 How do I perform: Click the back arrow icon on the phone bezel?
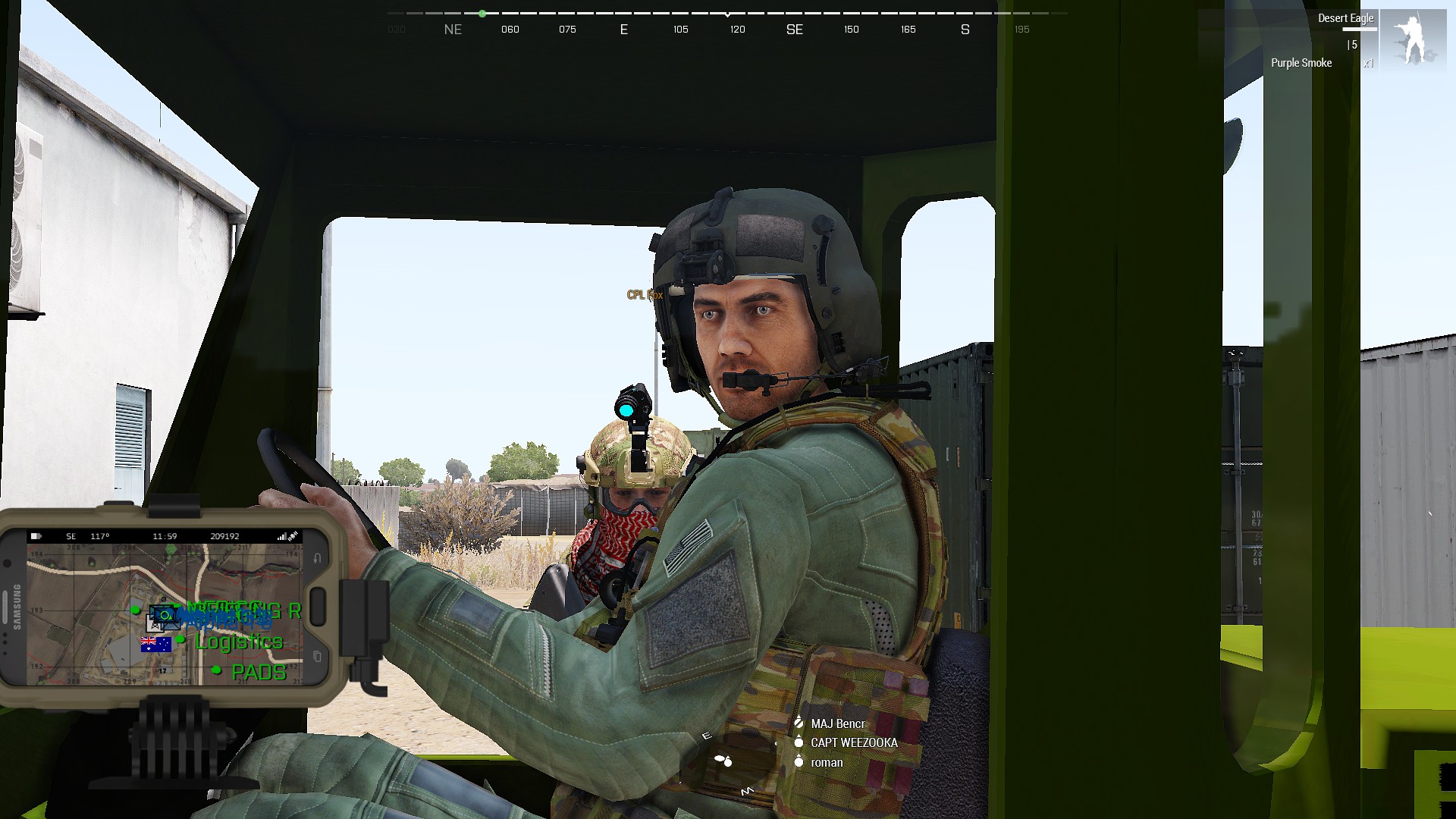pyautogui.click(x=316, y=558)
